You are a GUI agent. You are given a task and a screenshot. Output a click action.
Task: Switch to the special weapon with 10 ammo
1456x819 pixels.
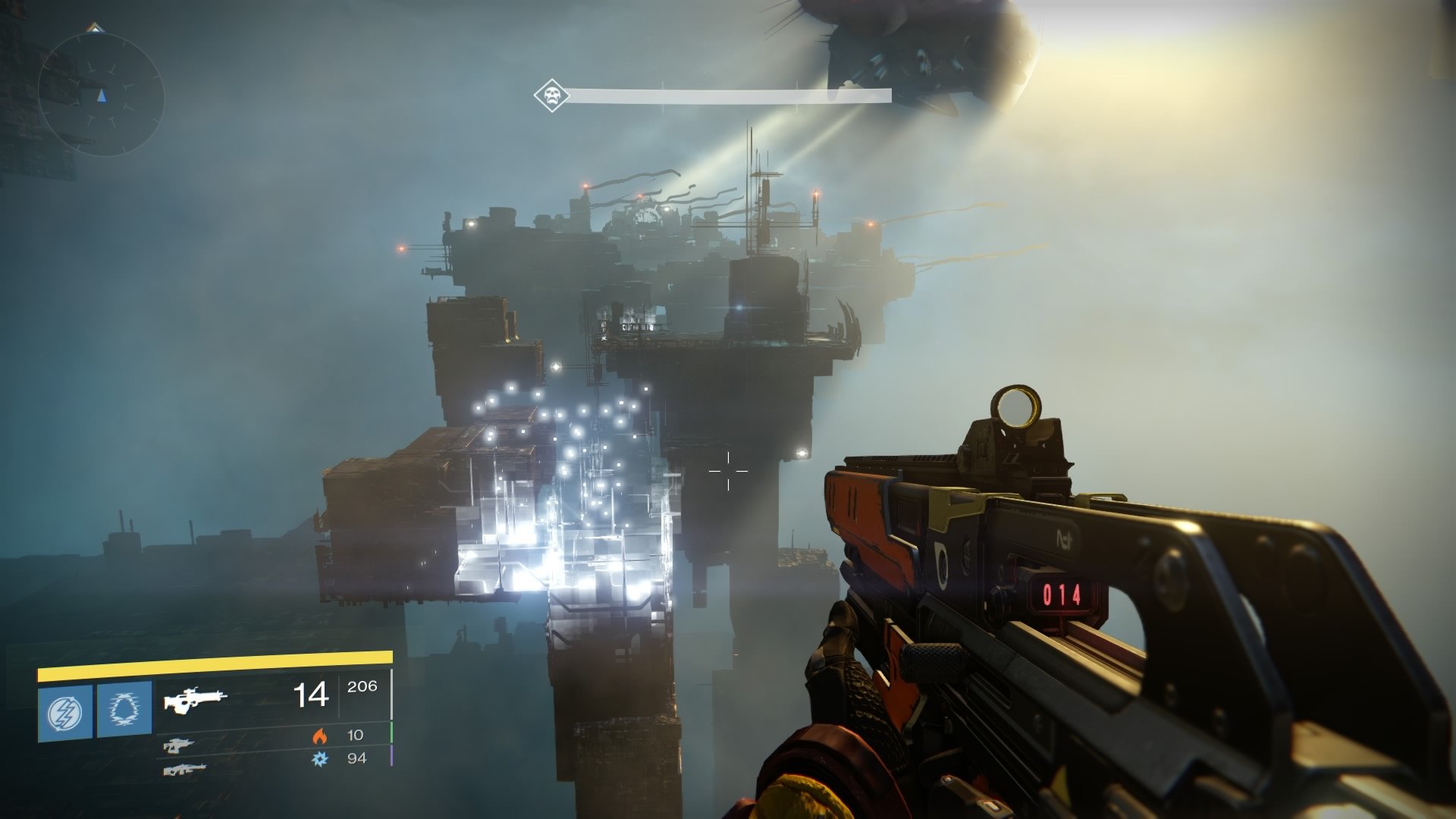pos(179,745)
